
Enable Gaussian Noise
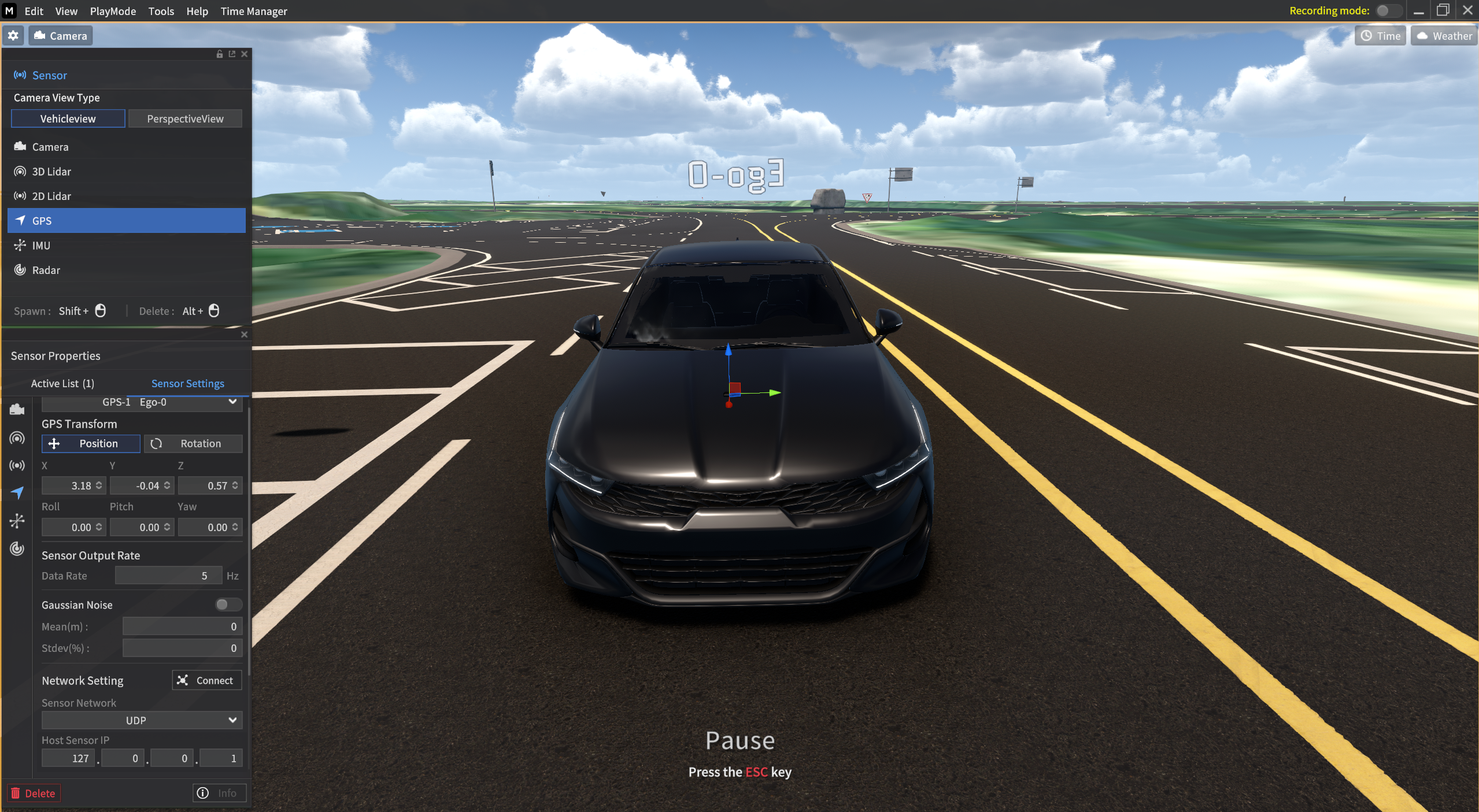(227, 605)
